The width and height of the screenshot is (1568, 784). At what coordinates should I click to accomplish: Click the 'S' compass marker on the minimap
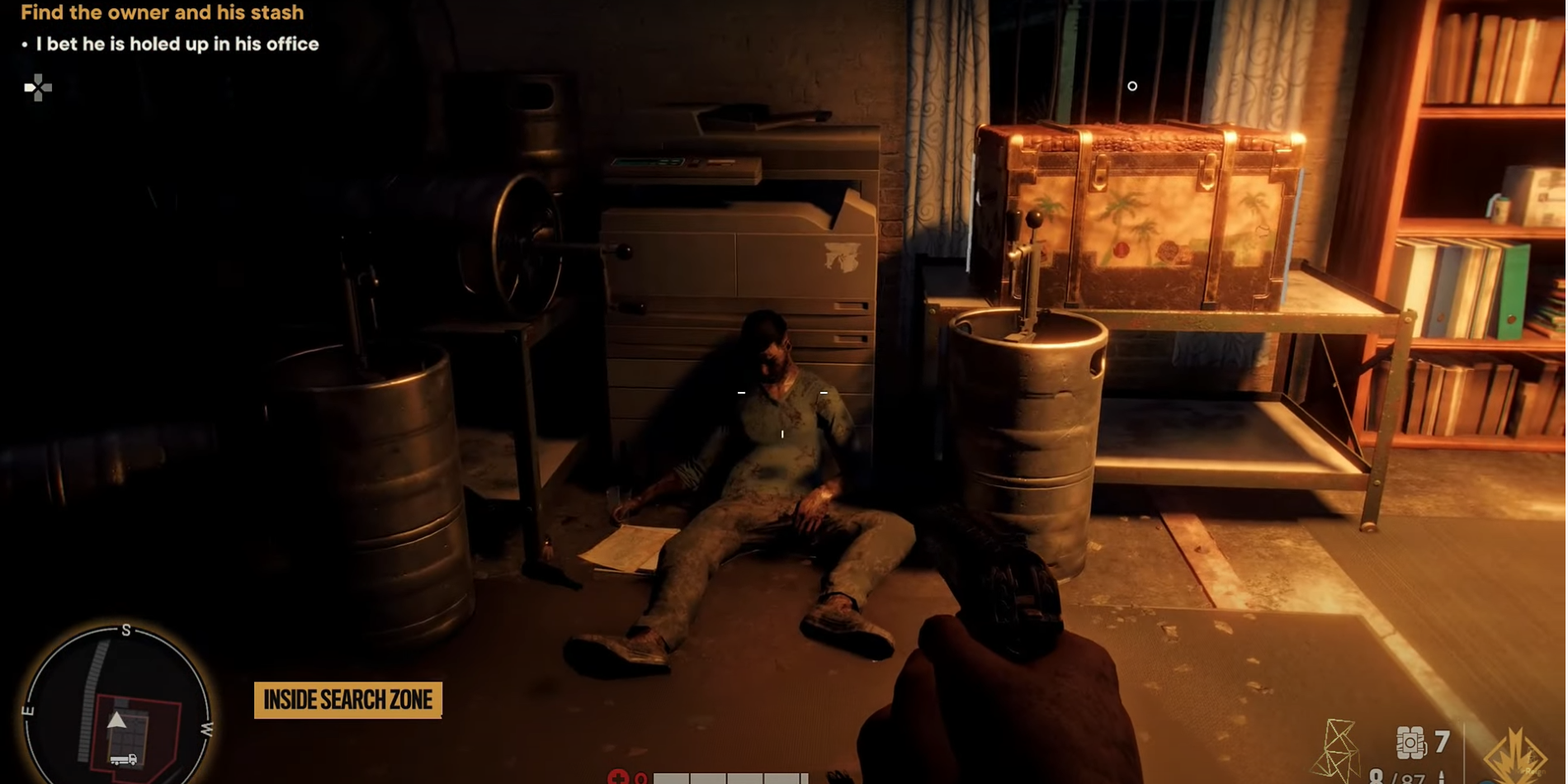click(125, 631)
